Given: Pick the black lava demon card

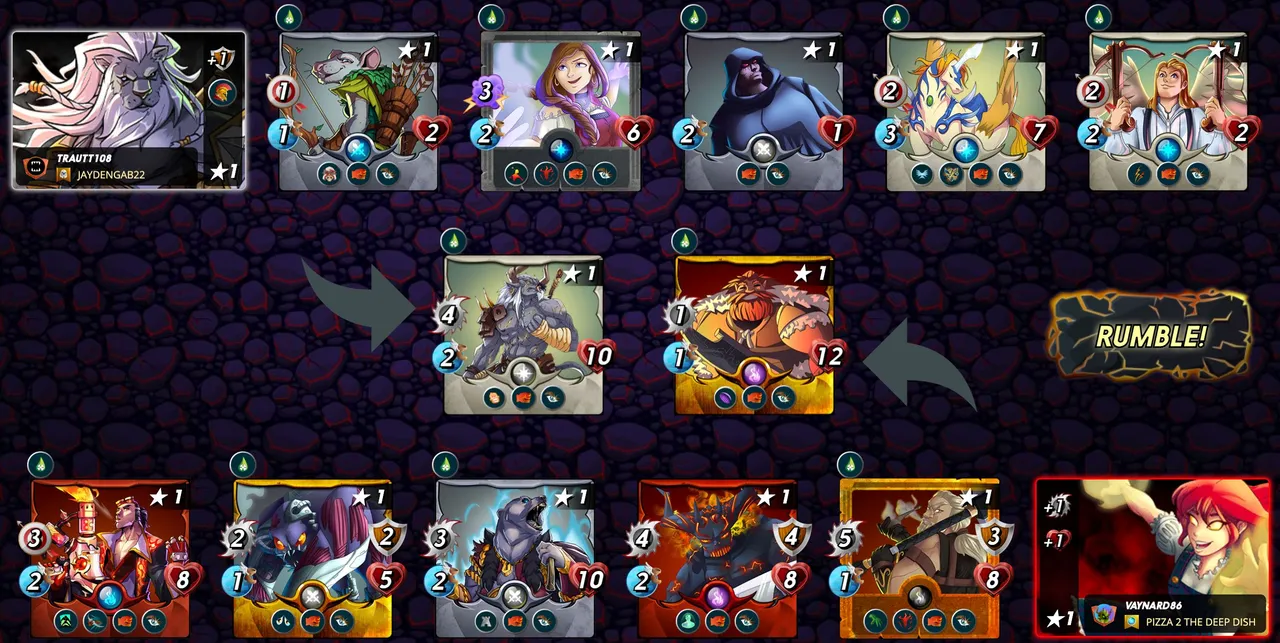Looking at the screenshot, I should click(x=718, y=557).
